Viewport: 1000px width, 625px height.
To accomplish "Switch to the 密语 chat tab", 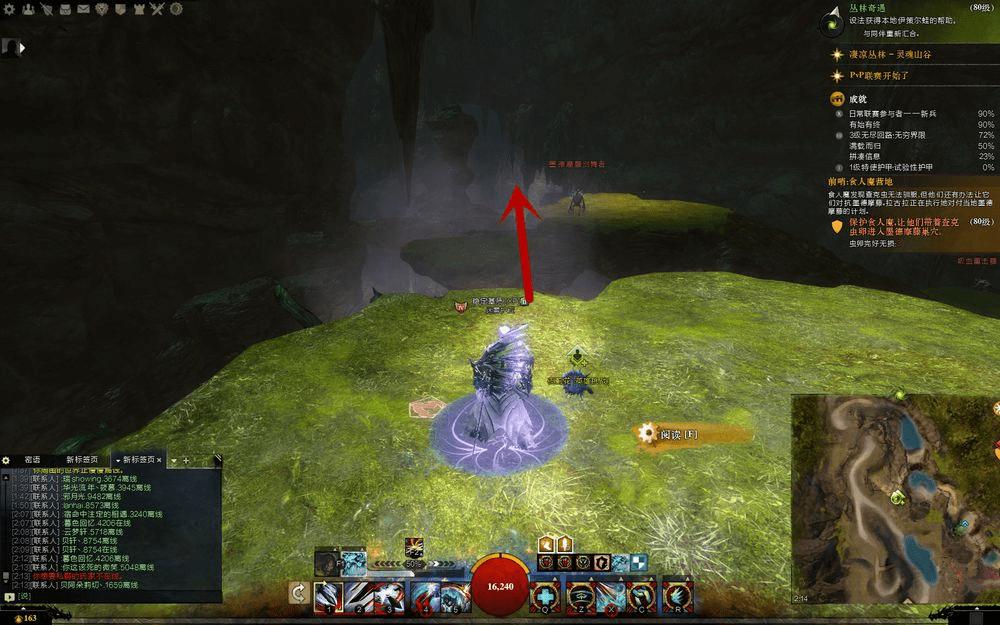I will coord(32,460).
